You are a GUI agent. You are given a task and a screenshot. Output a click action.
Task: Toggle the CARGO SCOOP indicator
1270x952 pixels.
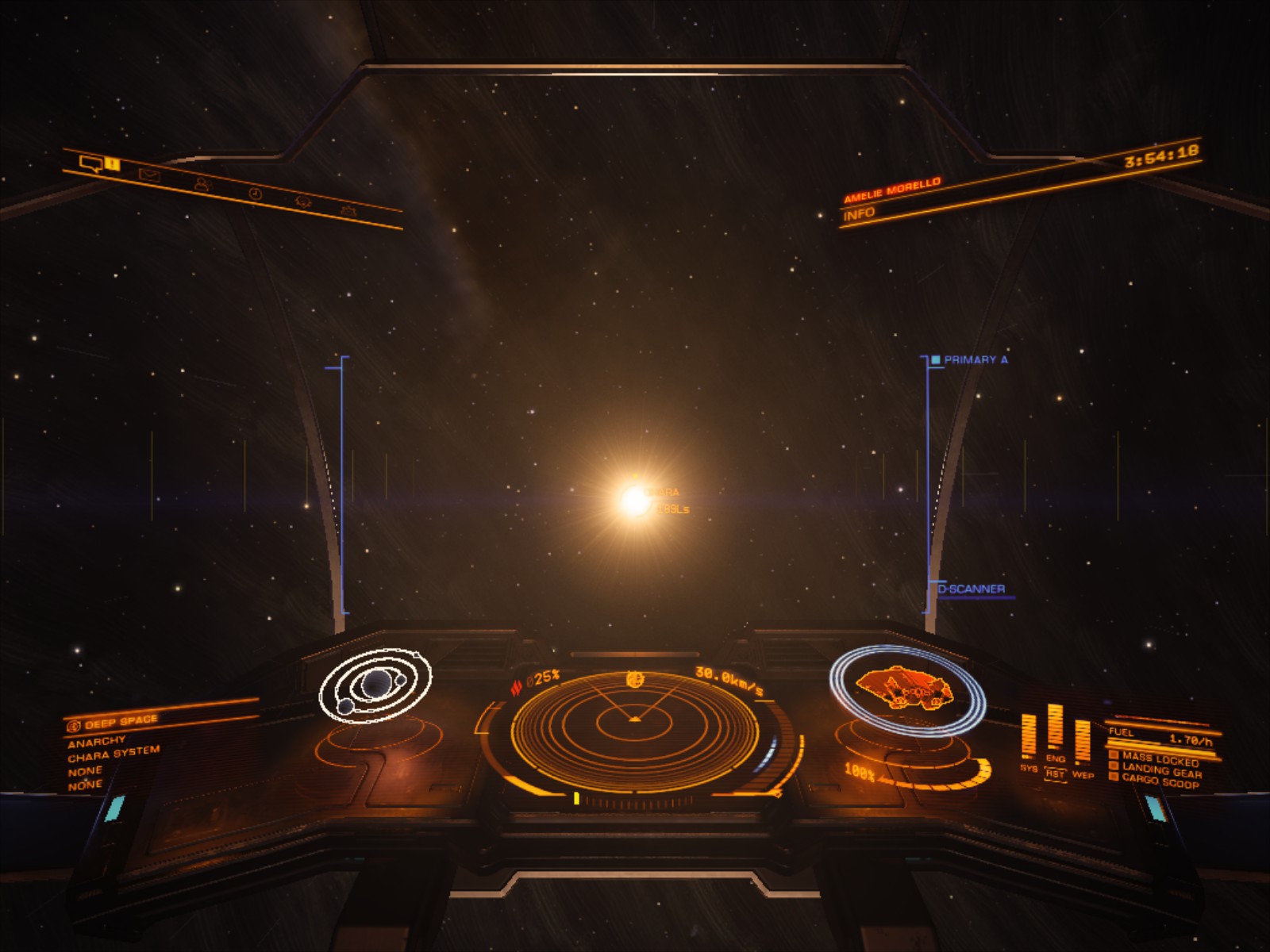click(x=1160, y=781)
